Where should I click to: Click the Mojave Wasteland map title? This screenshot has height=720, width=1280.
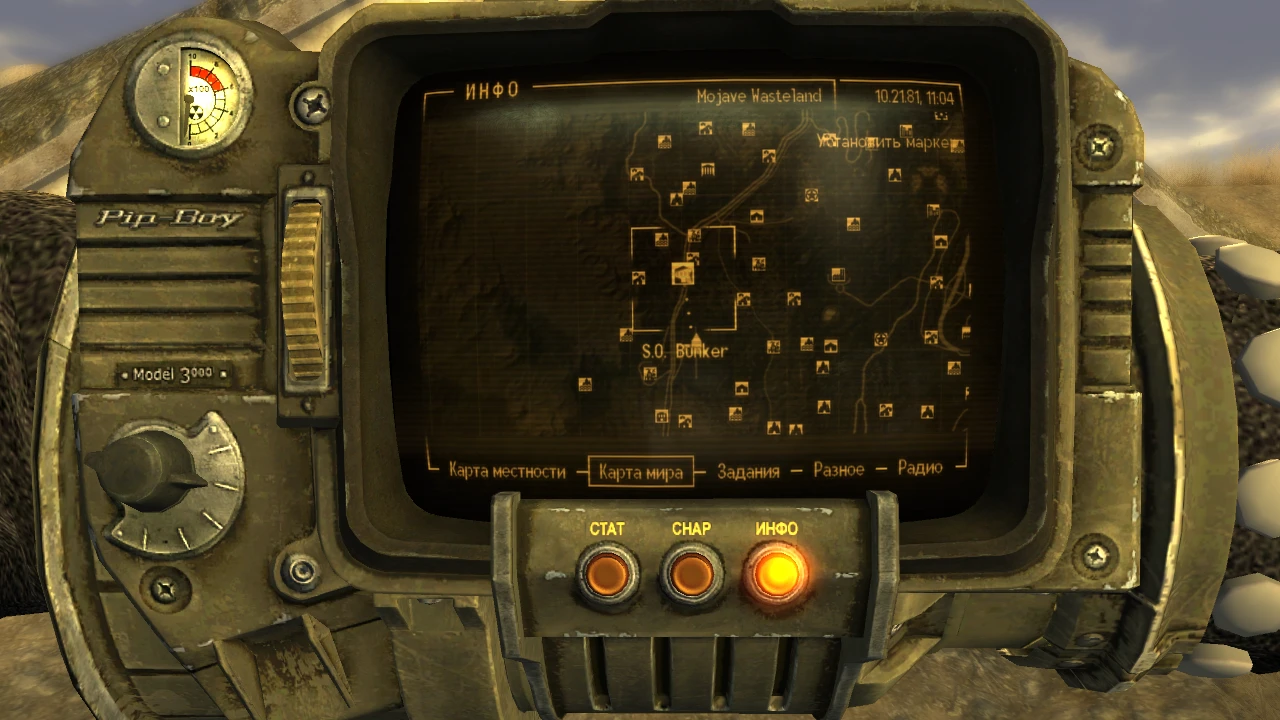759,96
